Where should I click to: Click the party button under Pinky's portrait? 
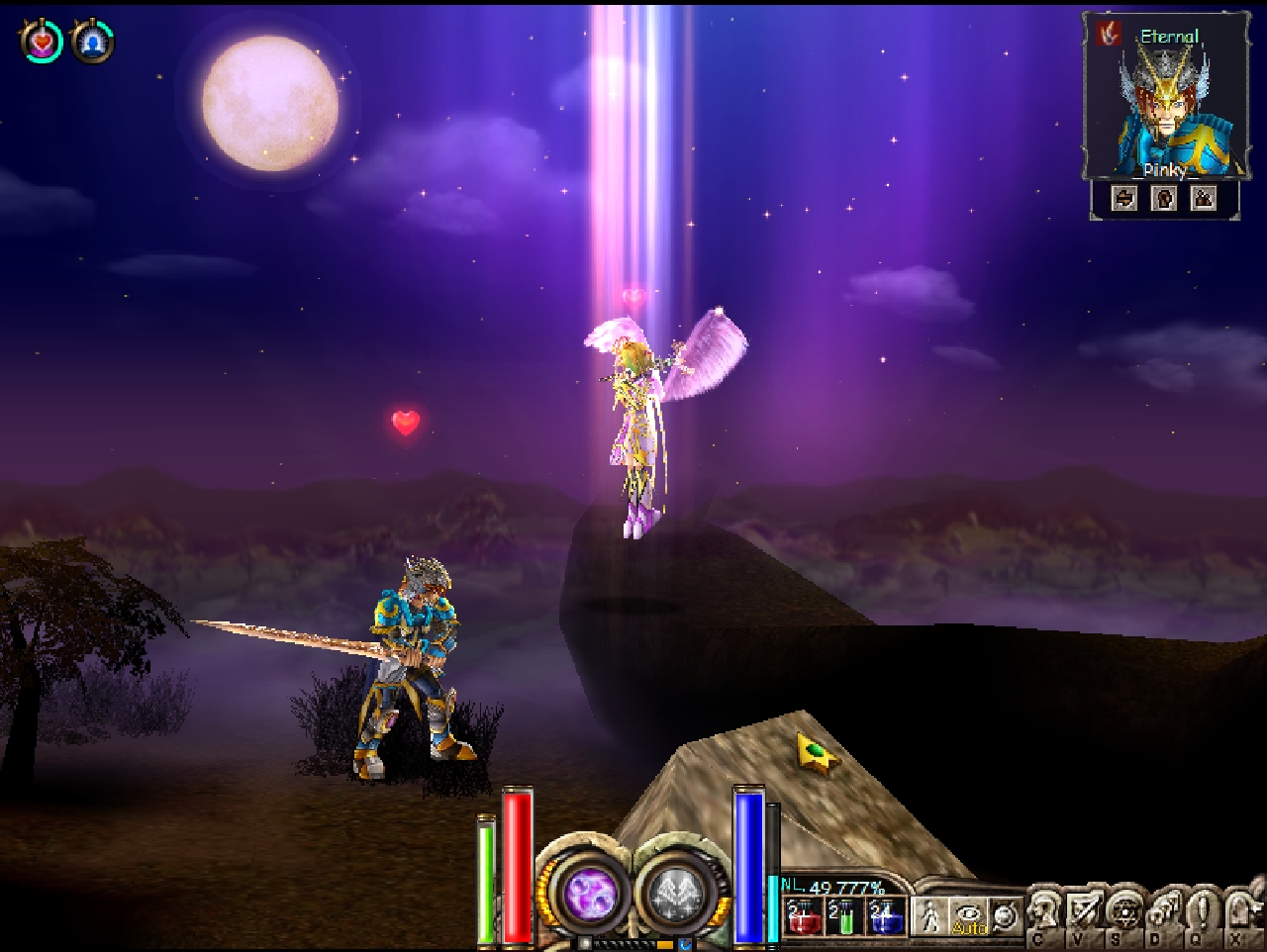[1205, 198]
